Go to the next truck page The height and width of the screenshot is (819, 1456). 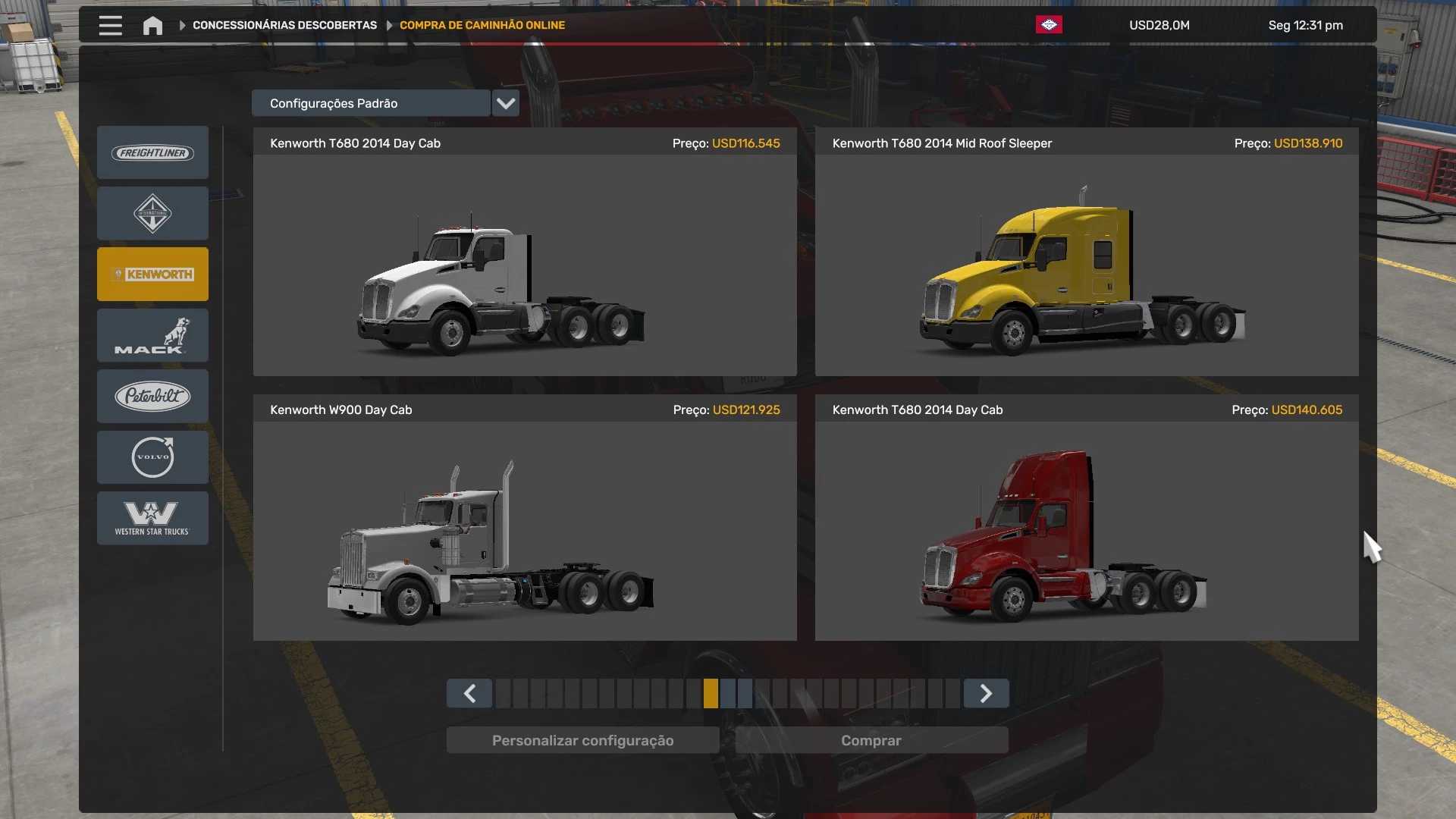pyautogui.click(x=986, y=694)
